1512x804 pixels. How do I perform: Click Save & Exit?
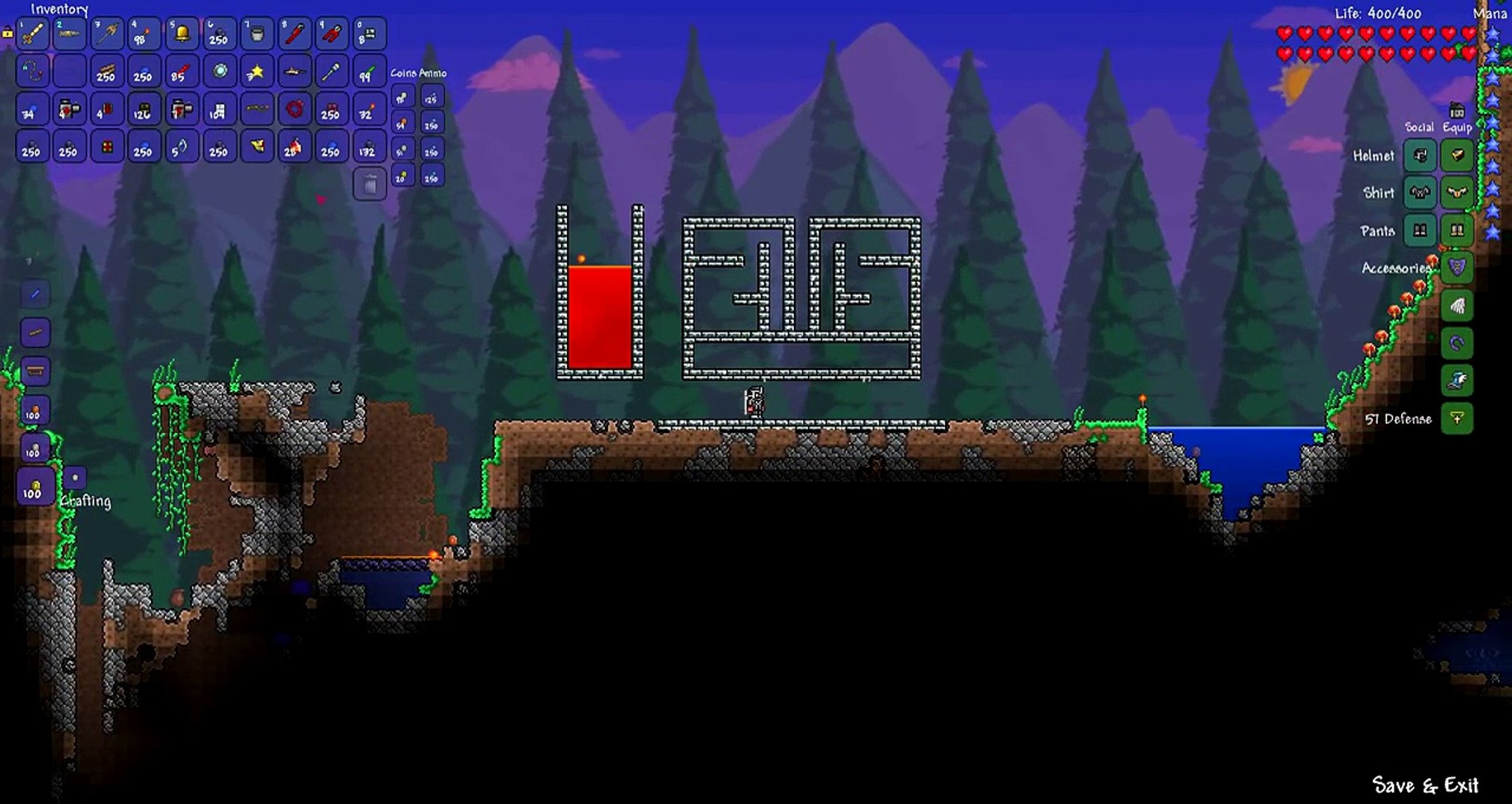(1425, 785)
